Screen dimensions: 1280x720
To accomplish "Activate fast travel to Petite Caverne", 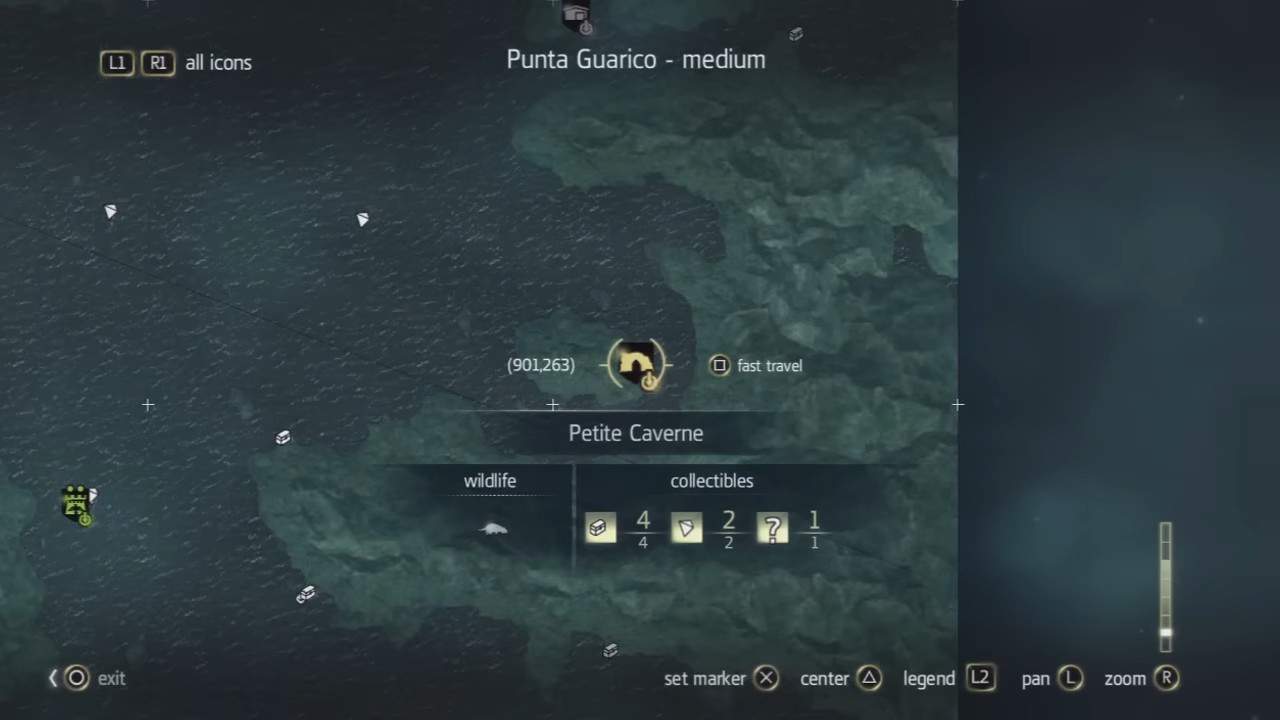I will coord(719,365).
